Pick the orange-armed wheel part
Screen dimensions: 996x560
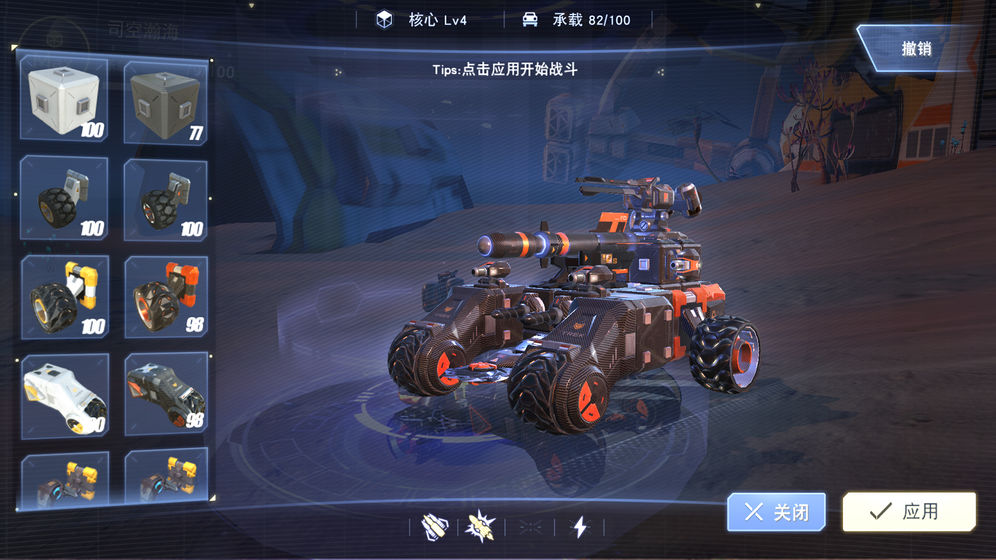[166, 296]
